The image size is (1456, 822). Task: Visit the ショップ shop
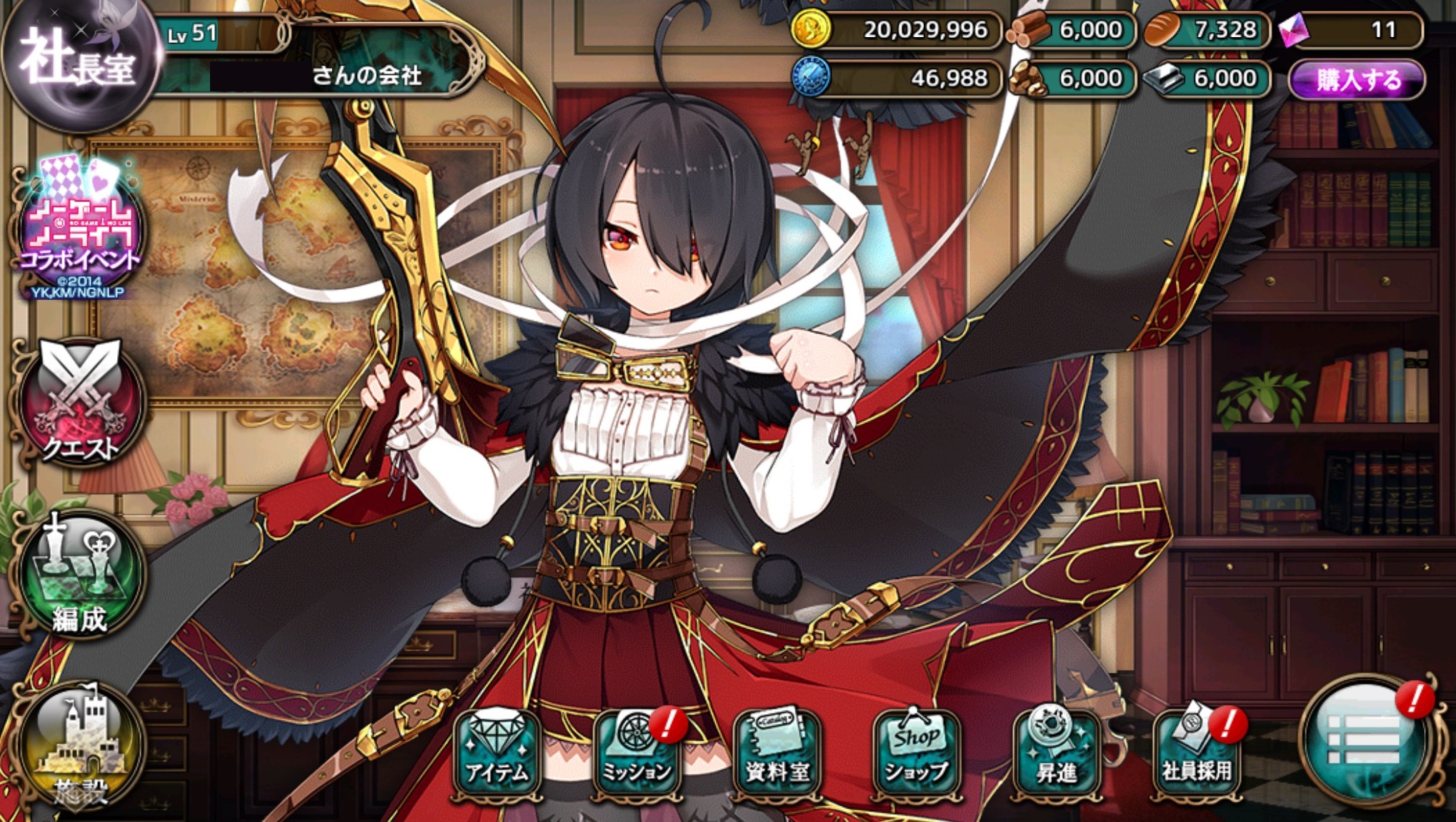(x=917, y=753)
